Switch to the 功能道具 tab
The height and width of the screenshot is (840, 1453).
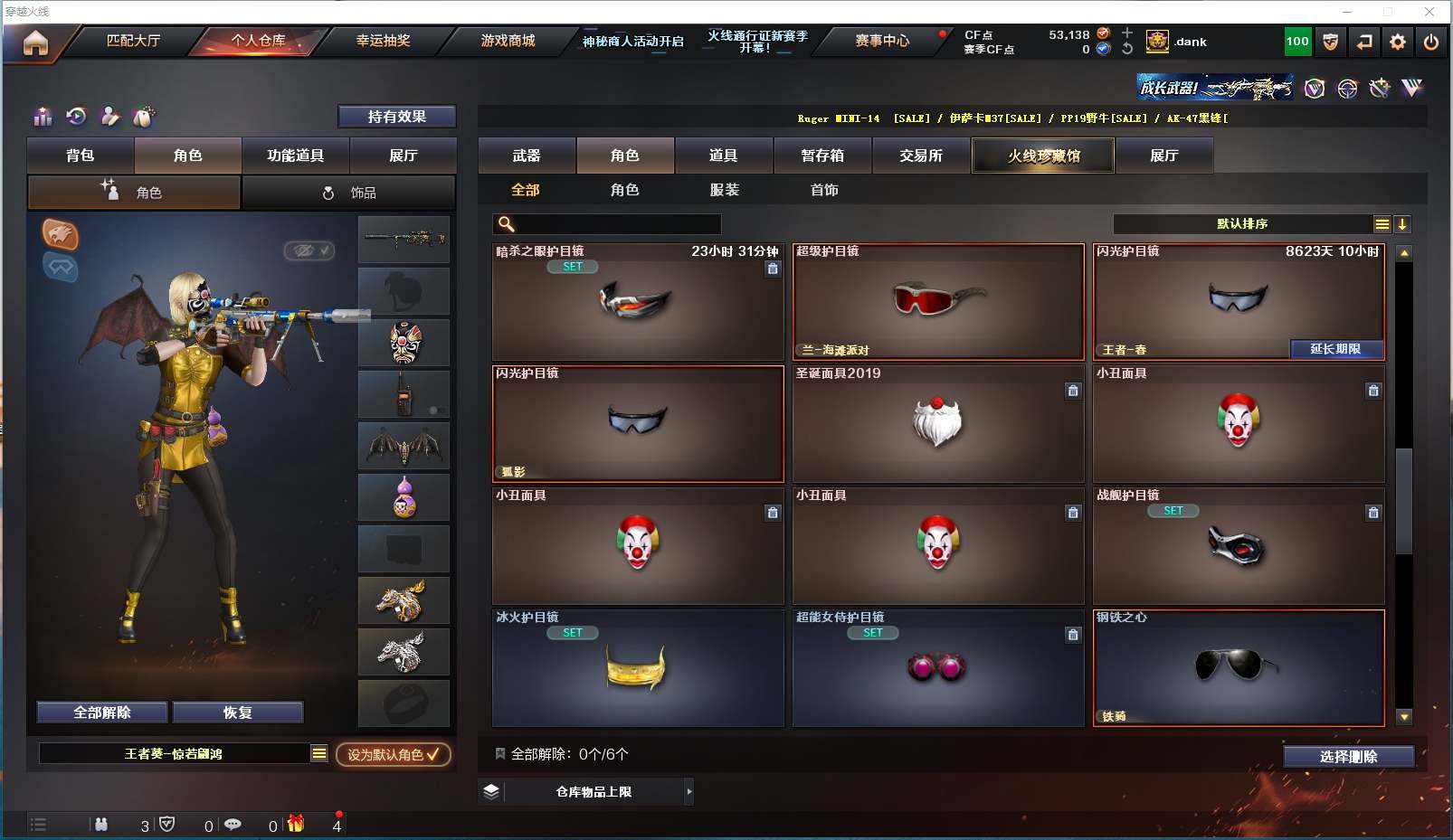295,156
